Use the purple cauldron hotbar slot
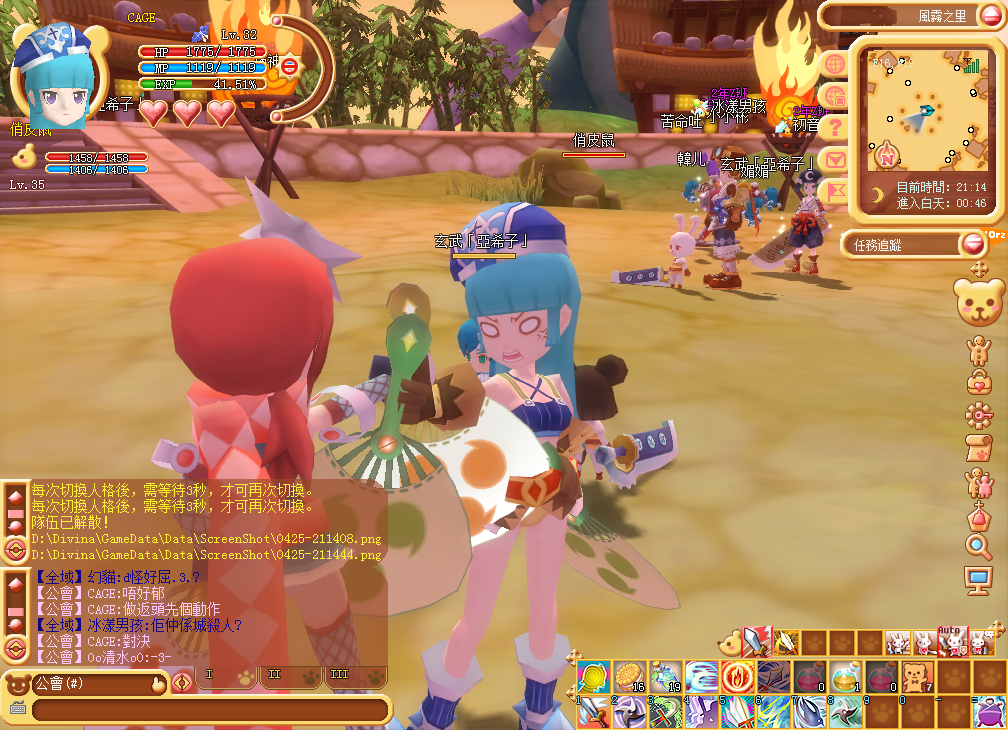1008x730 pixels. [x=989, y=711]
